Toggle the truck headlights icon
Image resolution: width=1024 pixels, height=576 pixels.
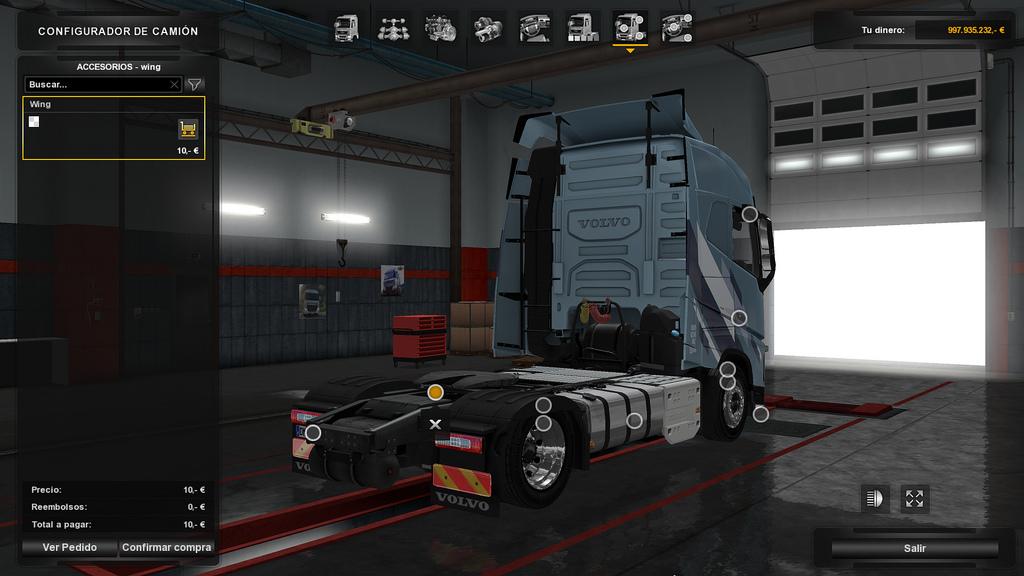click(x=875, y=498)
